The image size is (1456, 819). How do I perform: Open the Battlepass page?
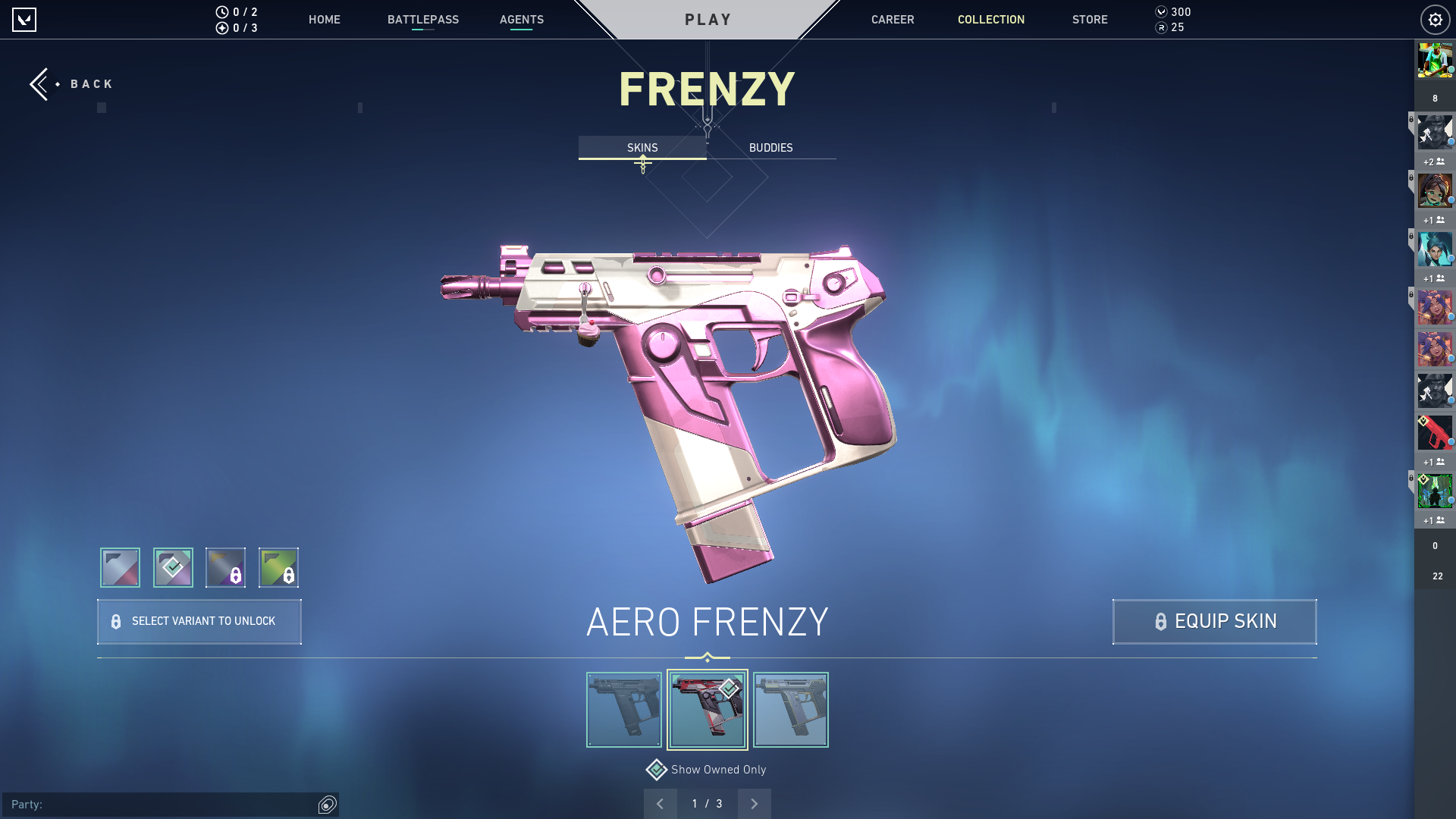tap(422, 20)
